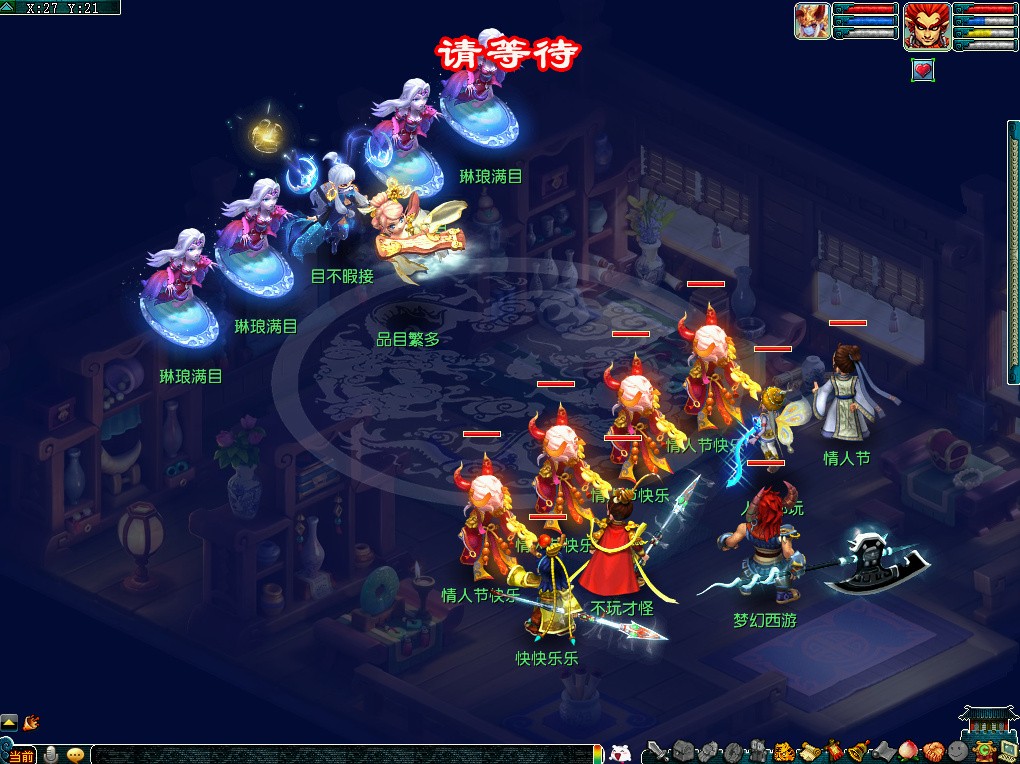The height and width of the screenshot is (764, 1020).
Task: Click the red heart buff icon
Action: pos(923,70)
